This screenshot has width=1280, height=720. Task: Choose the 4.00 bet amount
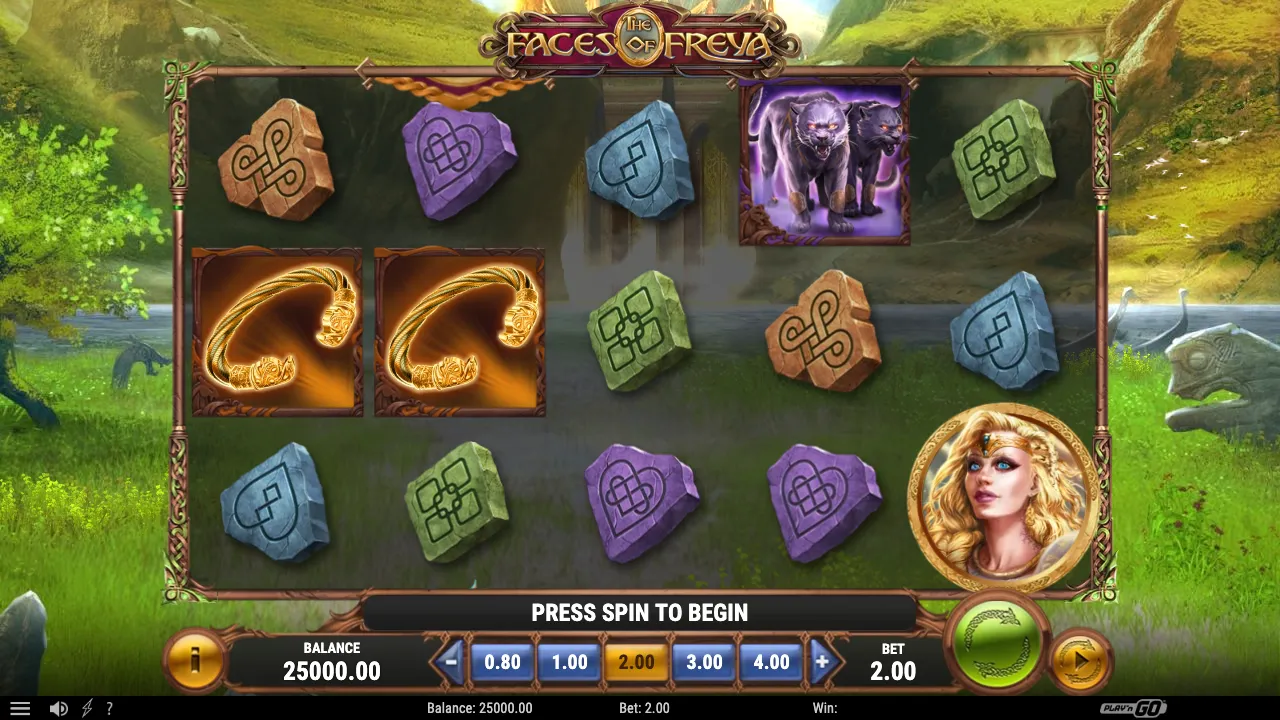tap(771, 661)
